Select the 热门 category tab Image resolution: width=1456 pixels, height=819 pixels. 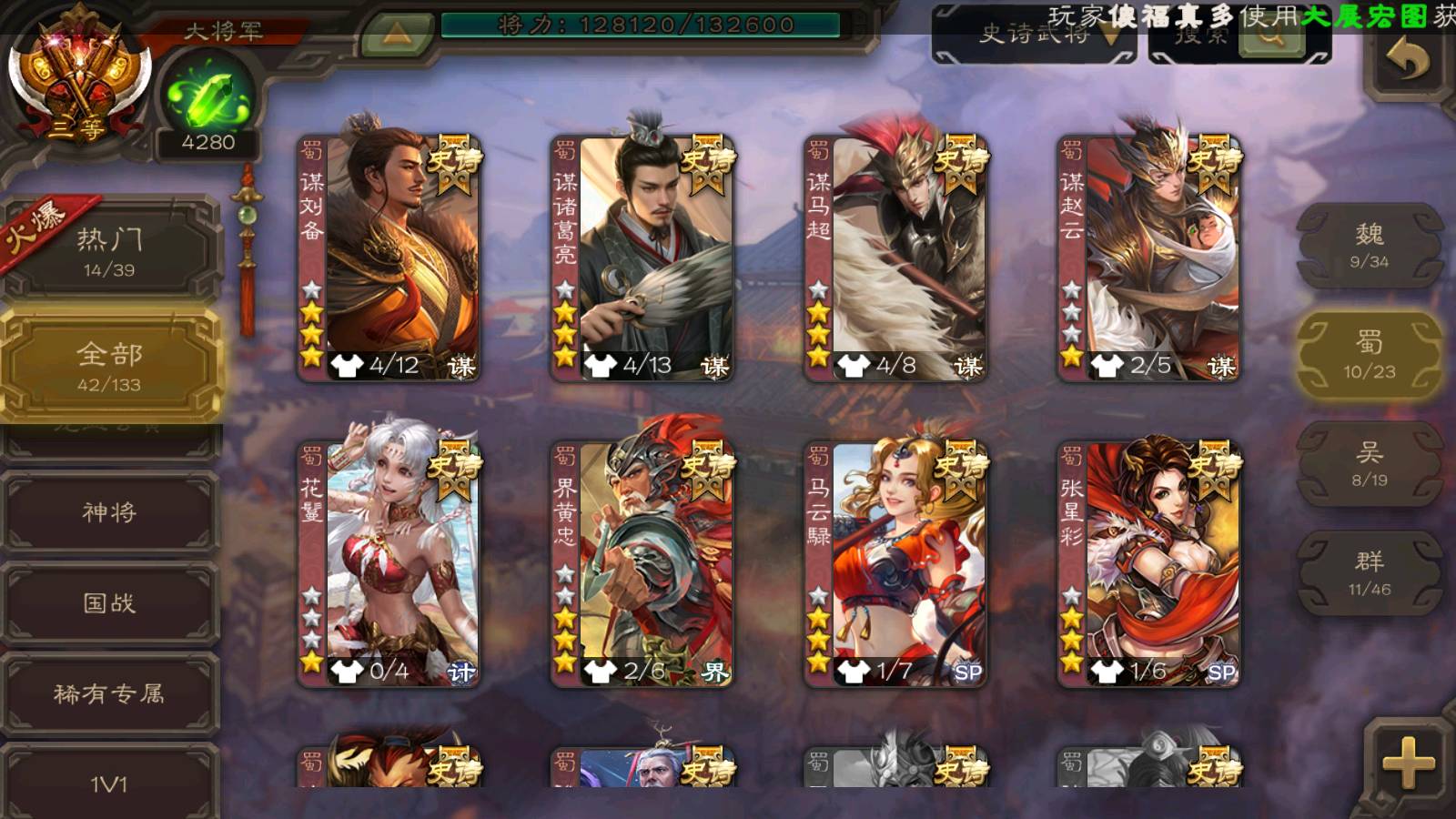coord(109,250)
